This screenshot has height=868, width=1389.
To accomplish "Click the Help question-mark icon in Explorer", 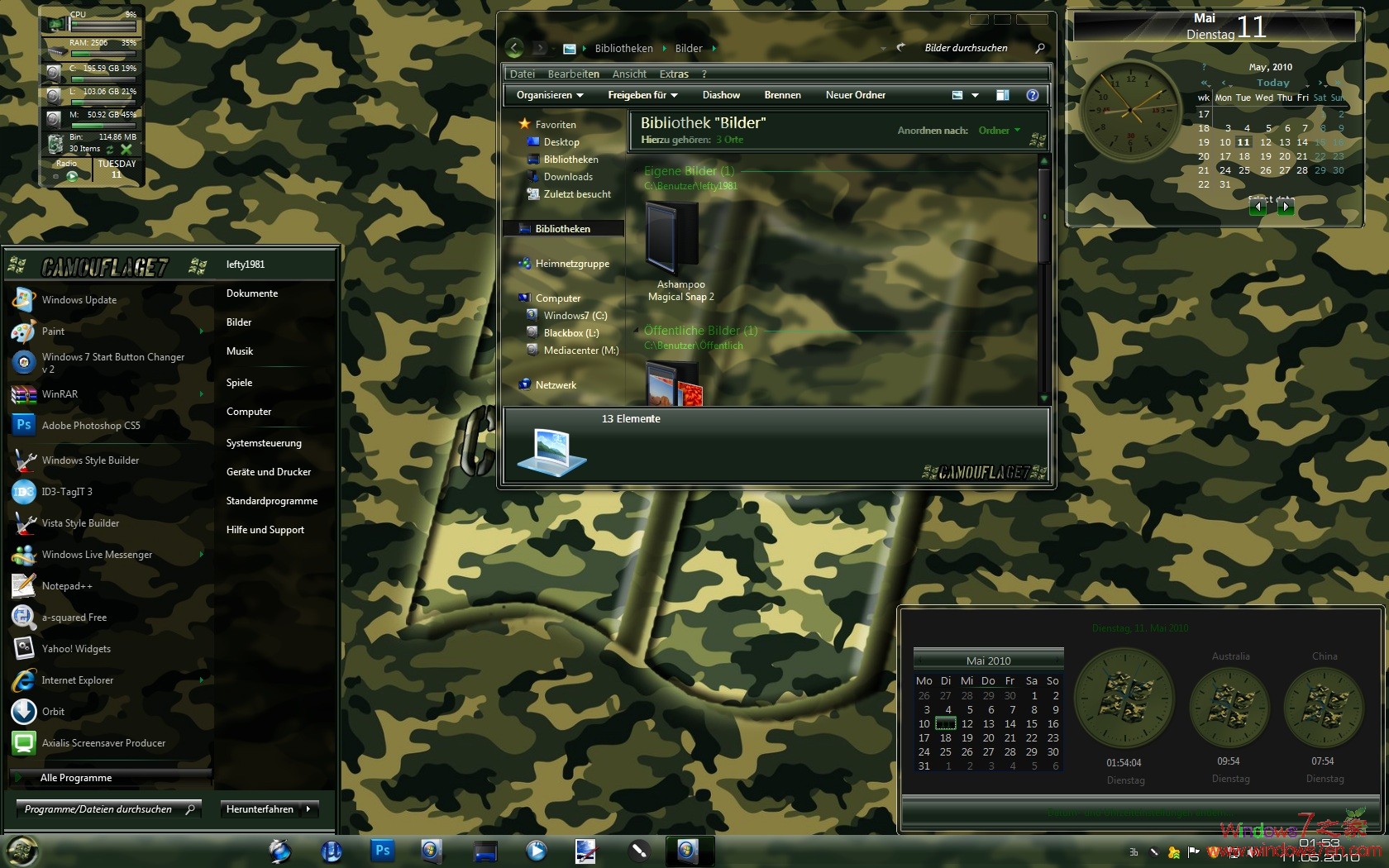I will point(1032,95).
